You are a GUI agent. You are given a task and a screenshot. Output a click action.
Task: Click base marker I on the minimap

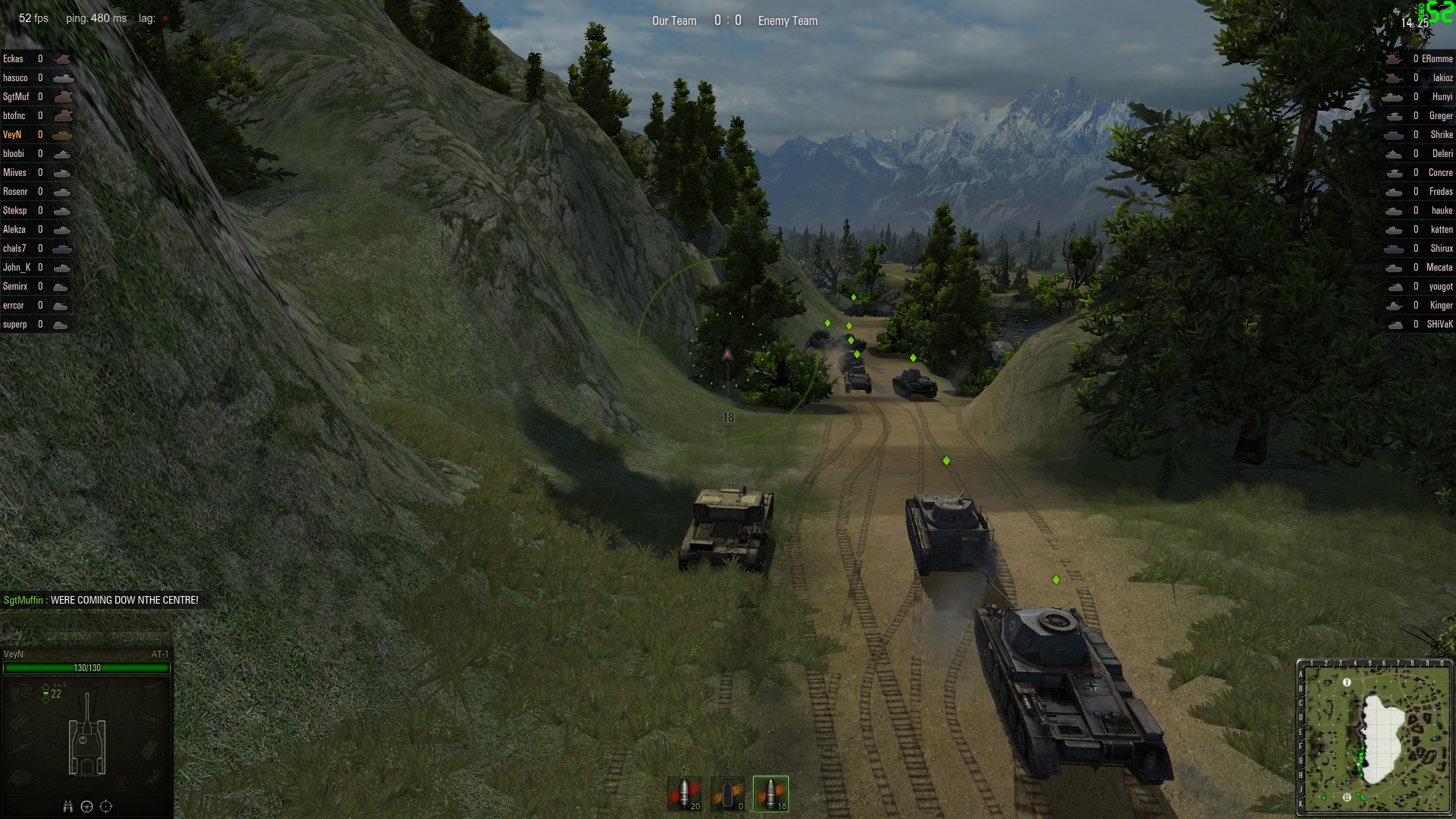1347,682
